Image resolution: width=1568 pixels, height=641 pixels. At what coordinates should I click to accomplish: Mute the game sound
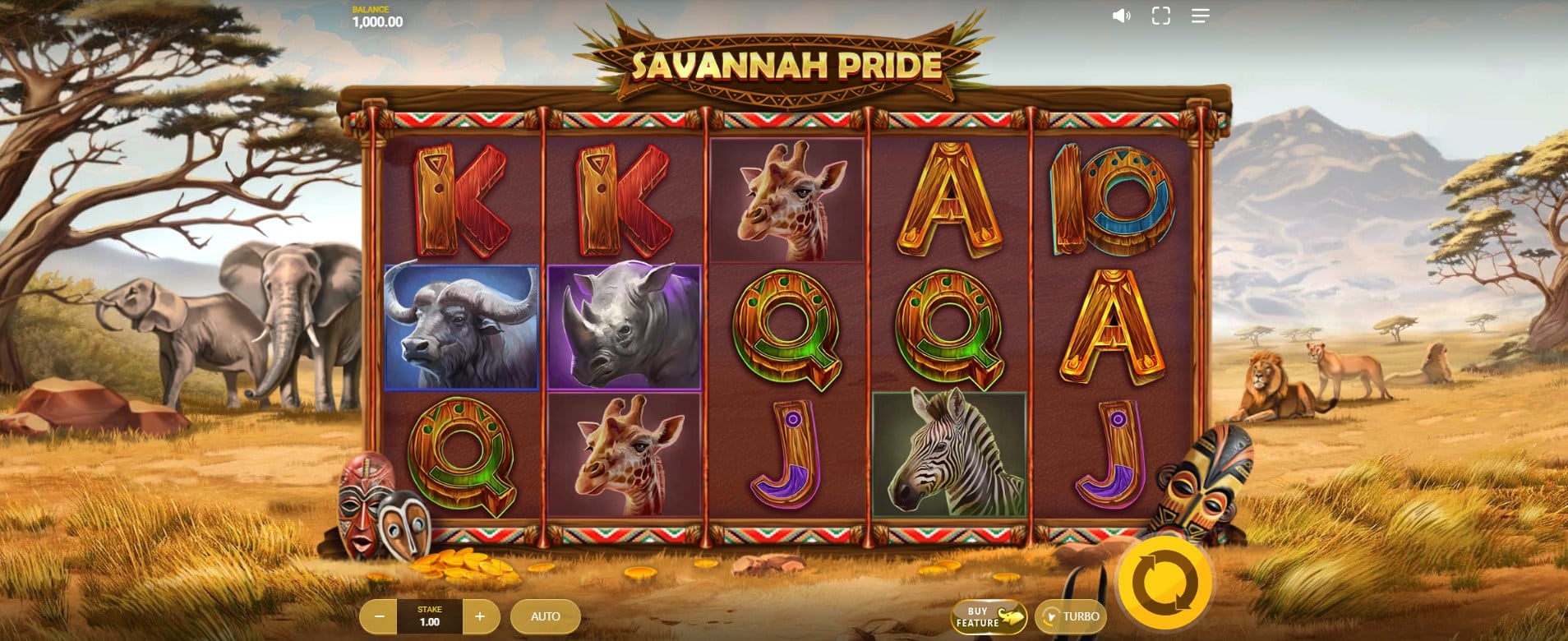[1121, 16]
